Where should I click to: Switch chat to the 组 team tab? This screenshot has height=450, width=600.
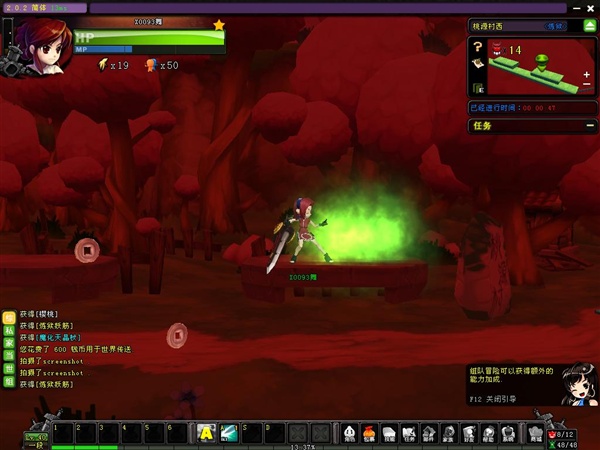[x=9, y=381]
